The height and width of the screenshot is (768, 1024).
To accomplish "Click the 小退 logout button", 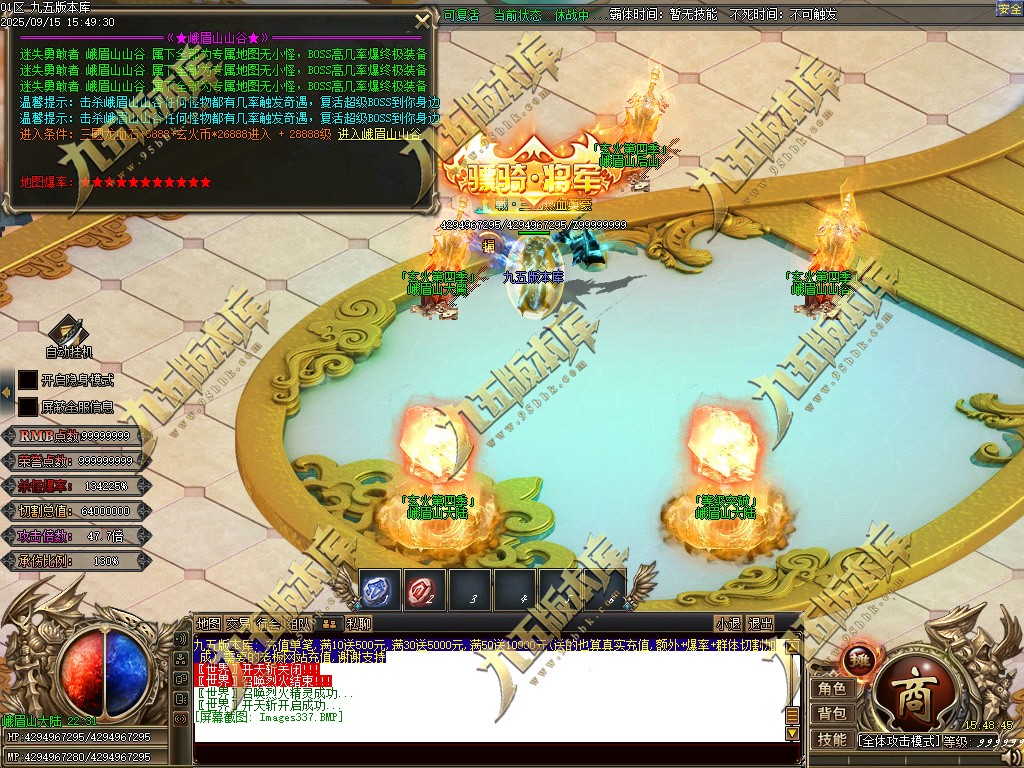I will coord(727,623).
